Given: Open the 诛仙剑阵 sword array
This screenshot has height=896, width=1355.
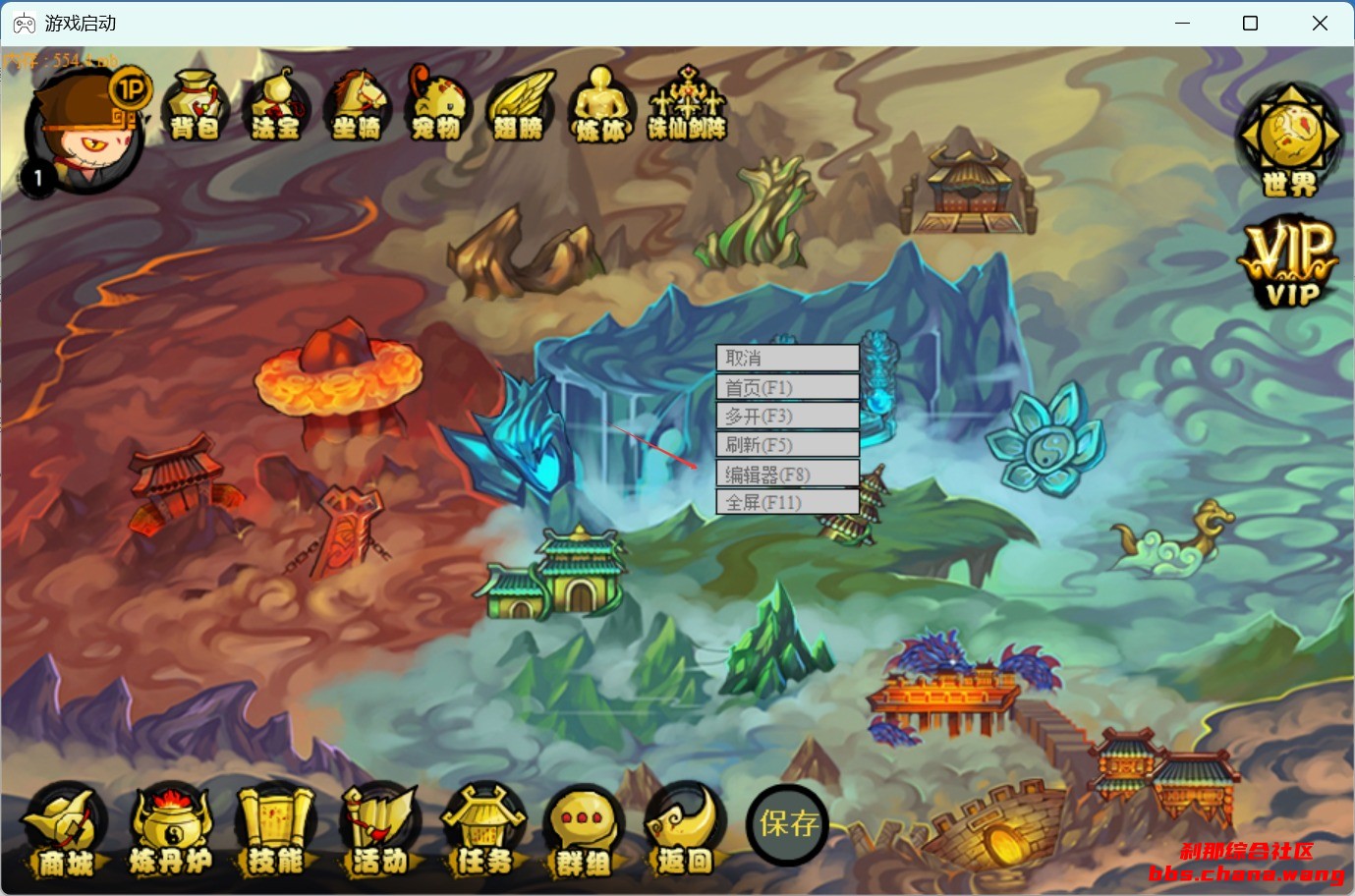Looking at the screenshot, I should tap(687, 105).
